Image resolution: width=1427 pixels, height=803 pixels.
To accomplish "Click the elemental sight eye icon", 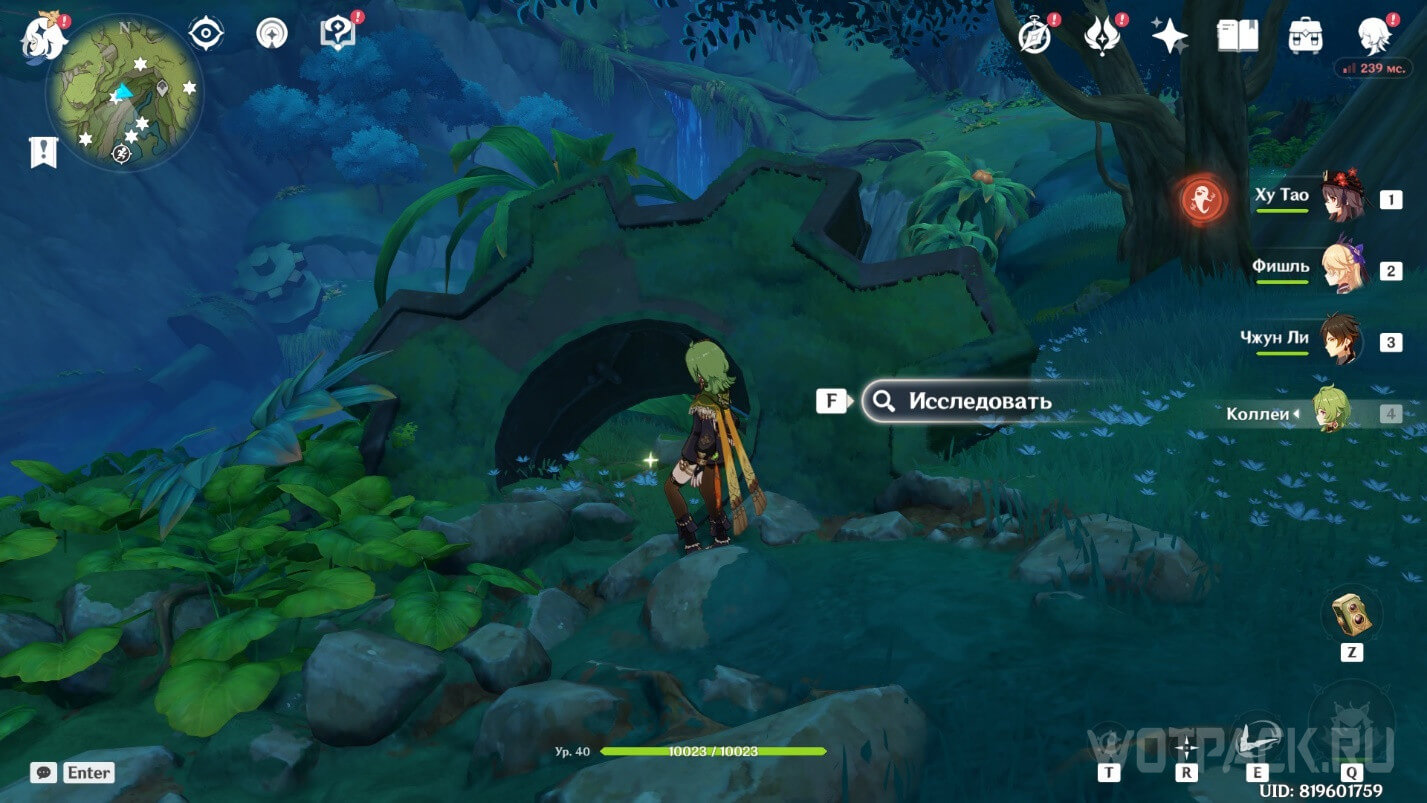I will point(206,34).
